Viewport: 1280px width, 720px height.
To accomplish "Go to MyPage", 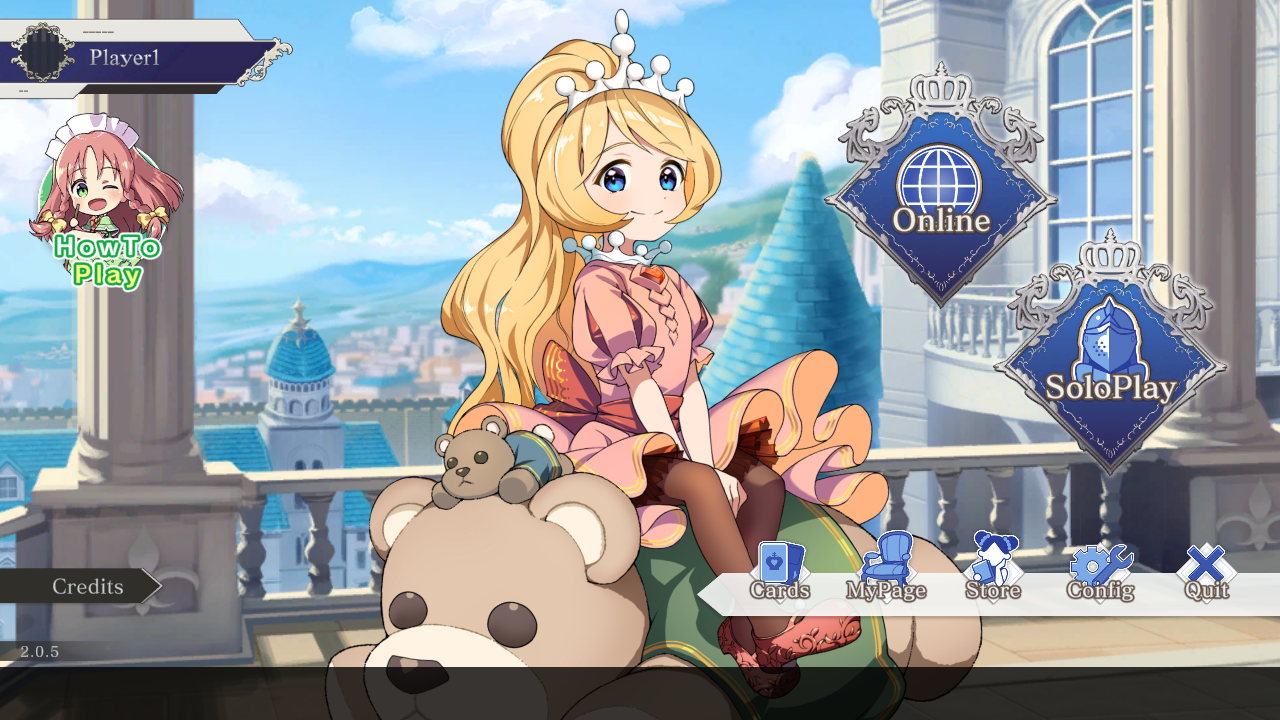I will pyautogui.click(x=886, y=572).
